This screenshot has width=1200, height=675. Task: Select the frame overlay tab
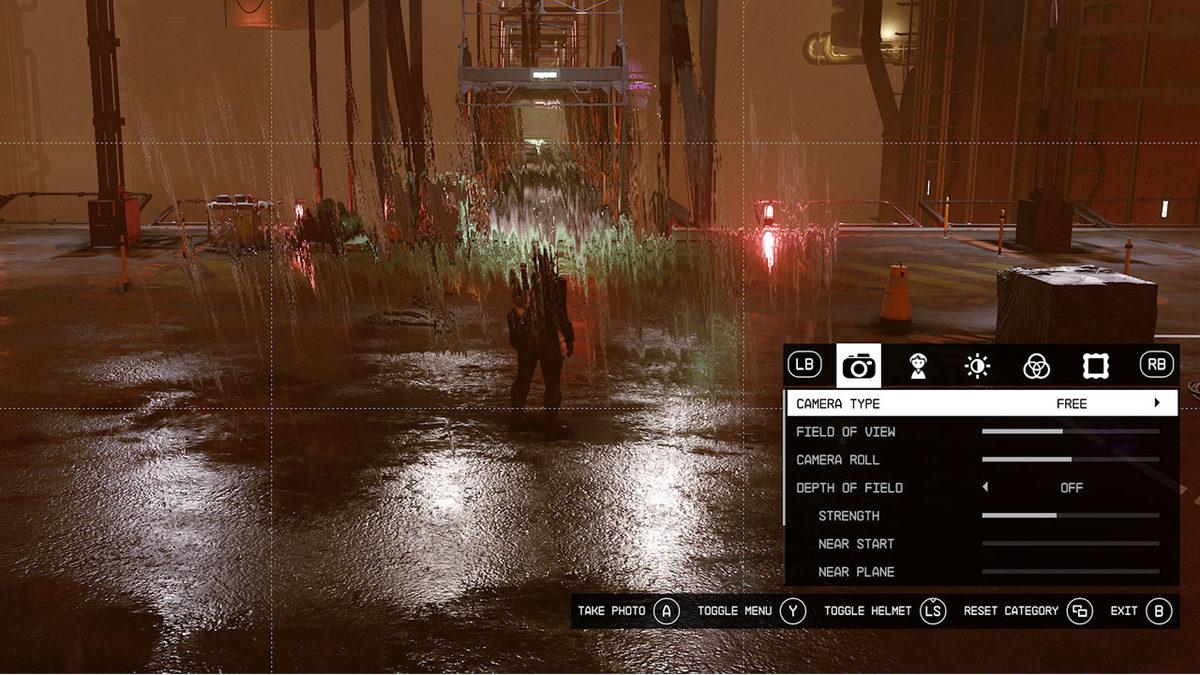click(x=1095, y=366)
